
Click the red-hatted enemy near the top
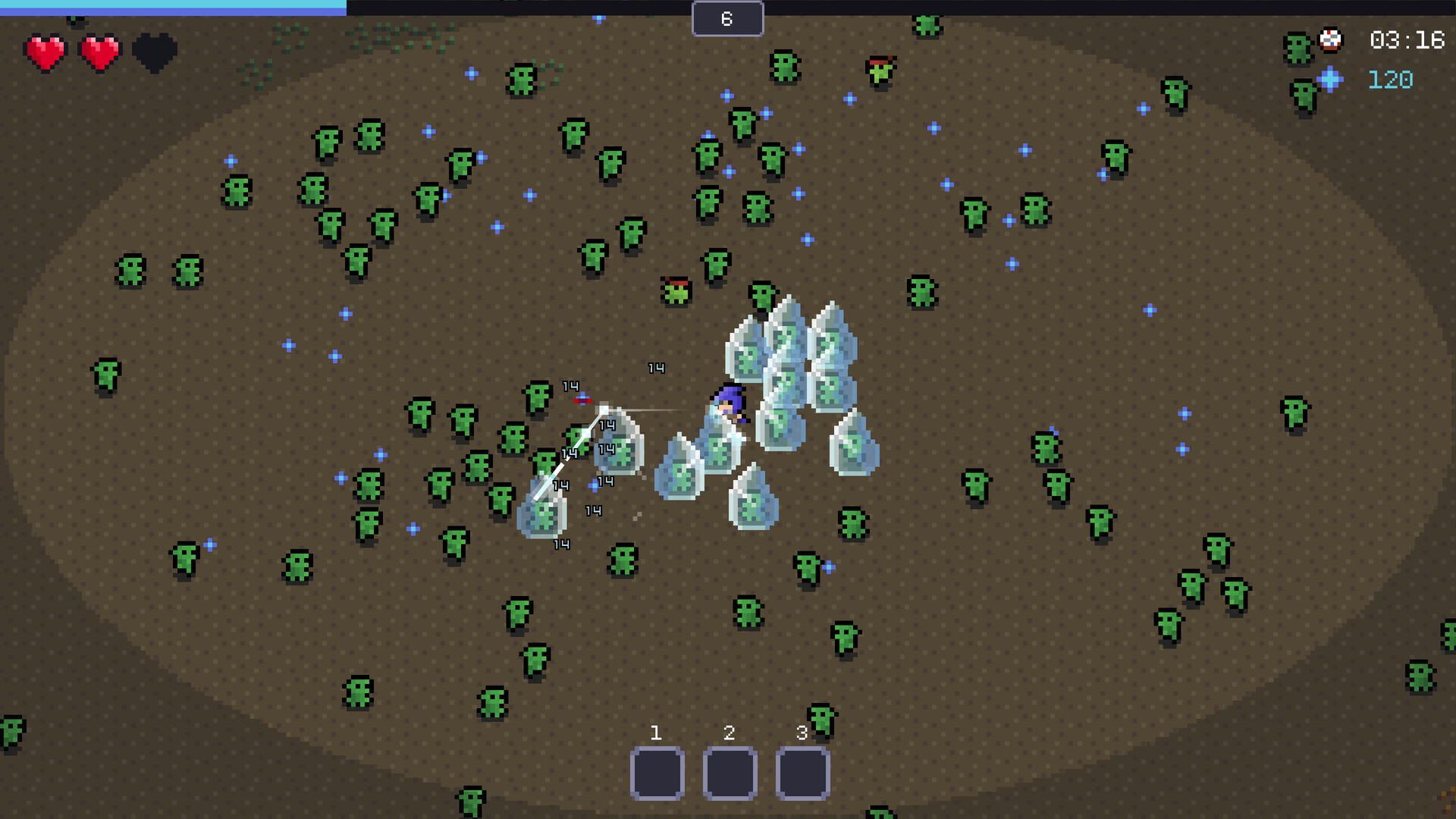coord(880,68)
